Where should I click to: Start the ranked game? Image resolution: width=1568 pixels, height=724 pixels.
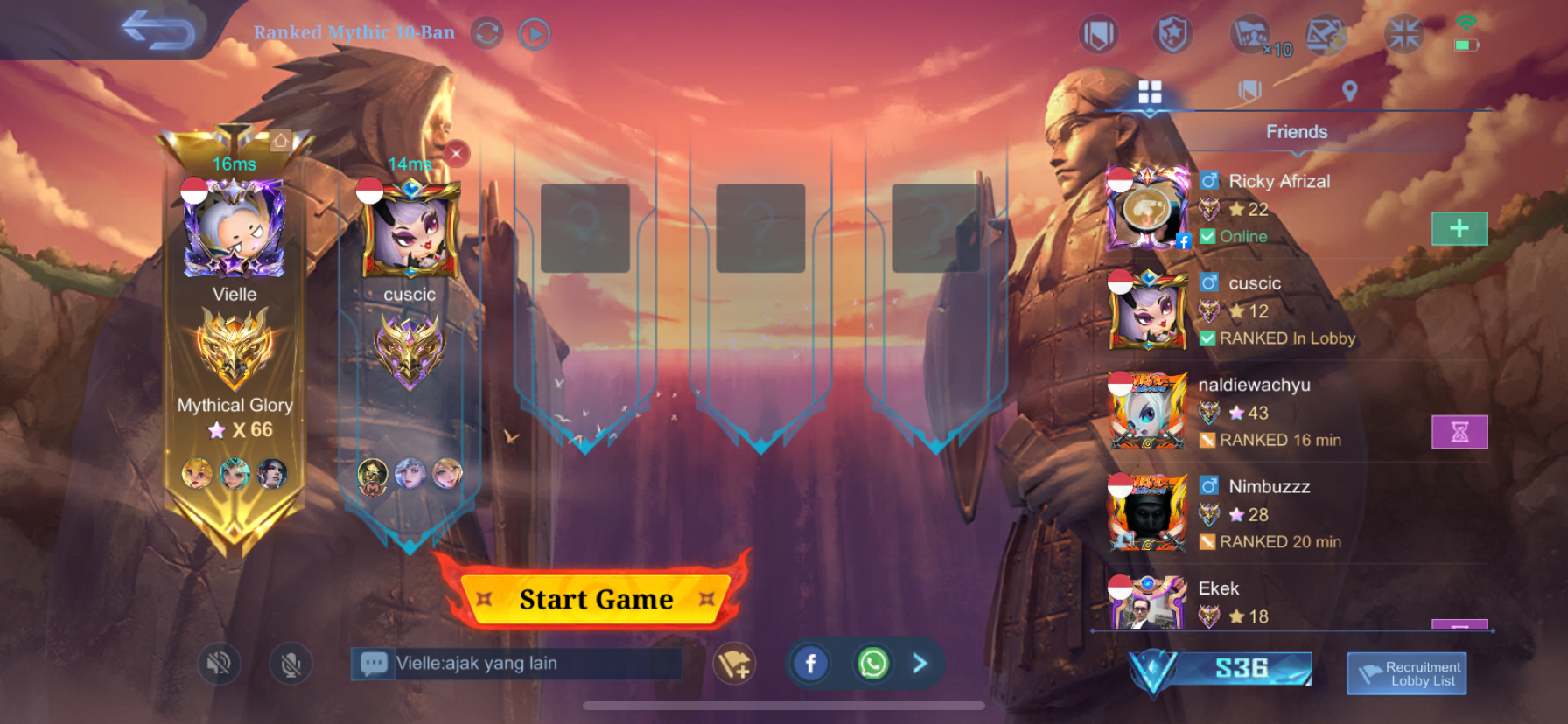(x=596, y=599)
